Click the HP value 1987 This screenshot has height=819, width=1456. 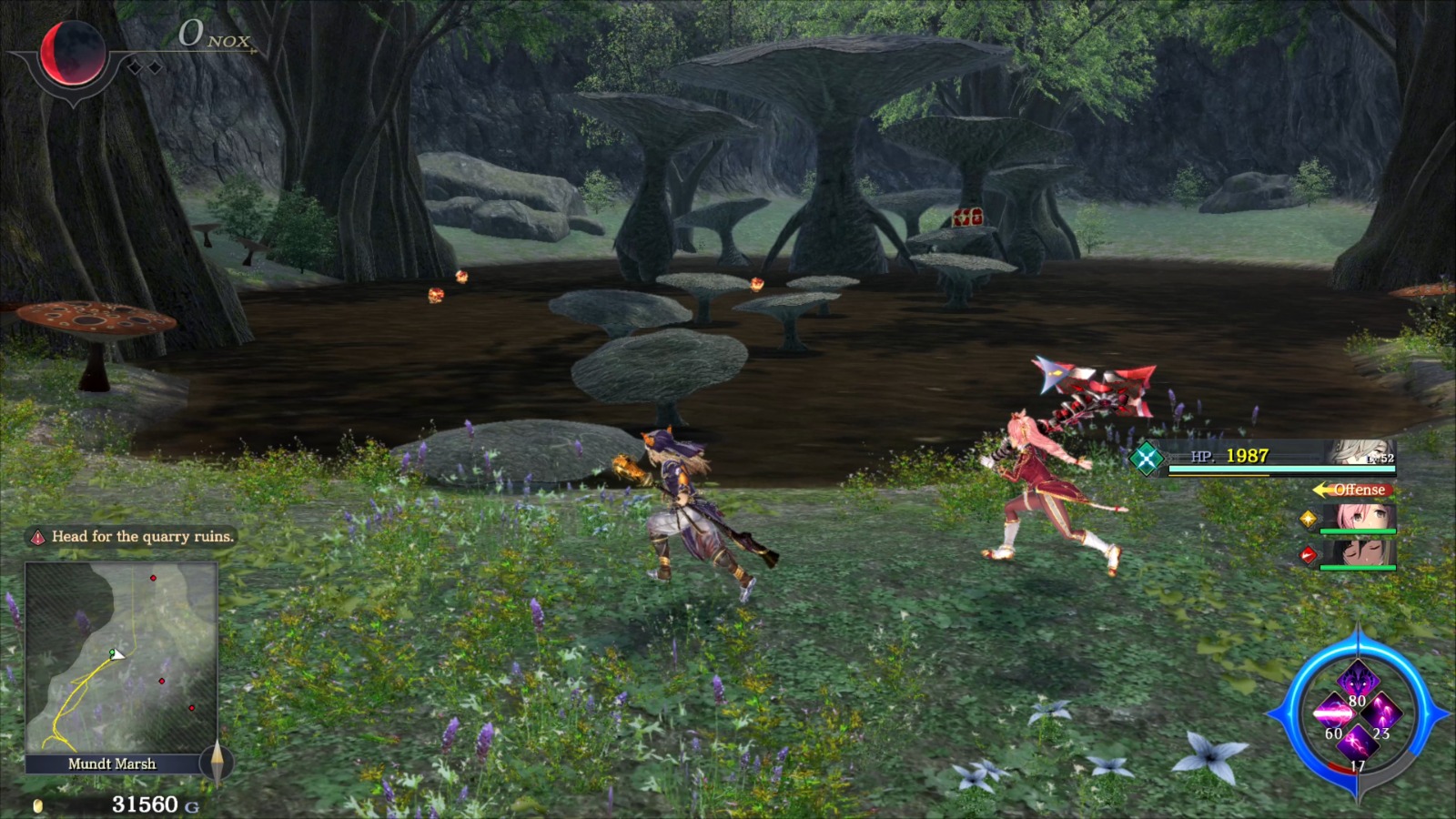(1247, 459)
